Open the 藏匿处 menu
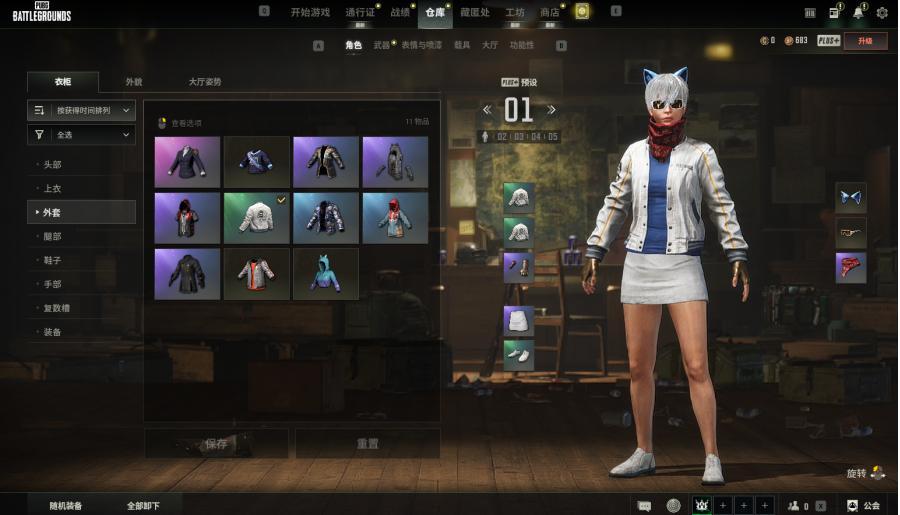The height and width of the screenshot is (515, 900). pos(475,12)
